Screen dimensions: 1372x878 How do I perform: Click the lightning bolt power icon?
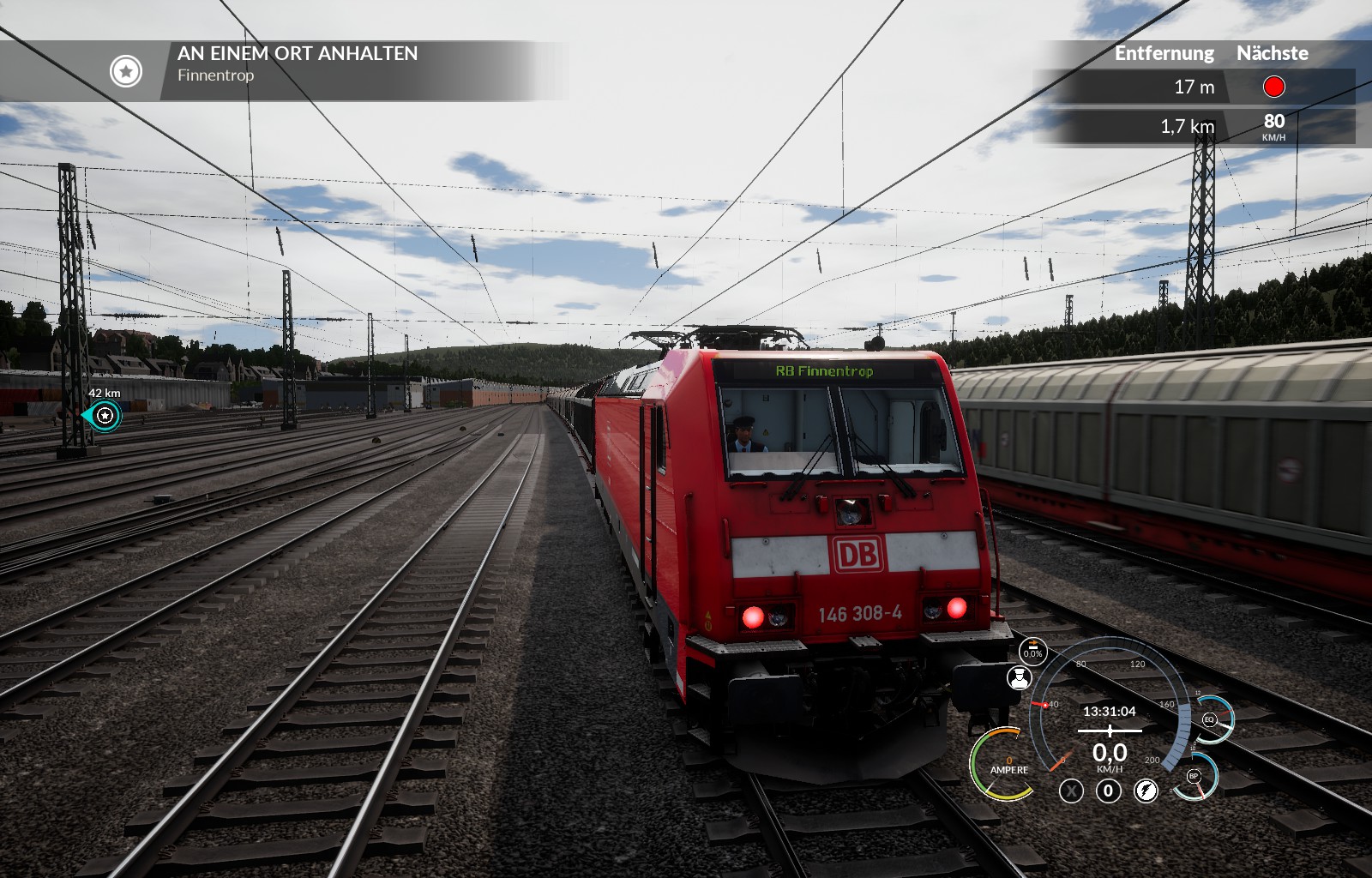1146,791
